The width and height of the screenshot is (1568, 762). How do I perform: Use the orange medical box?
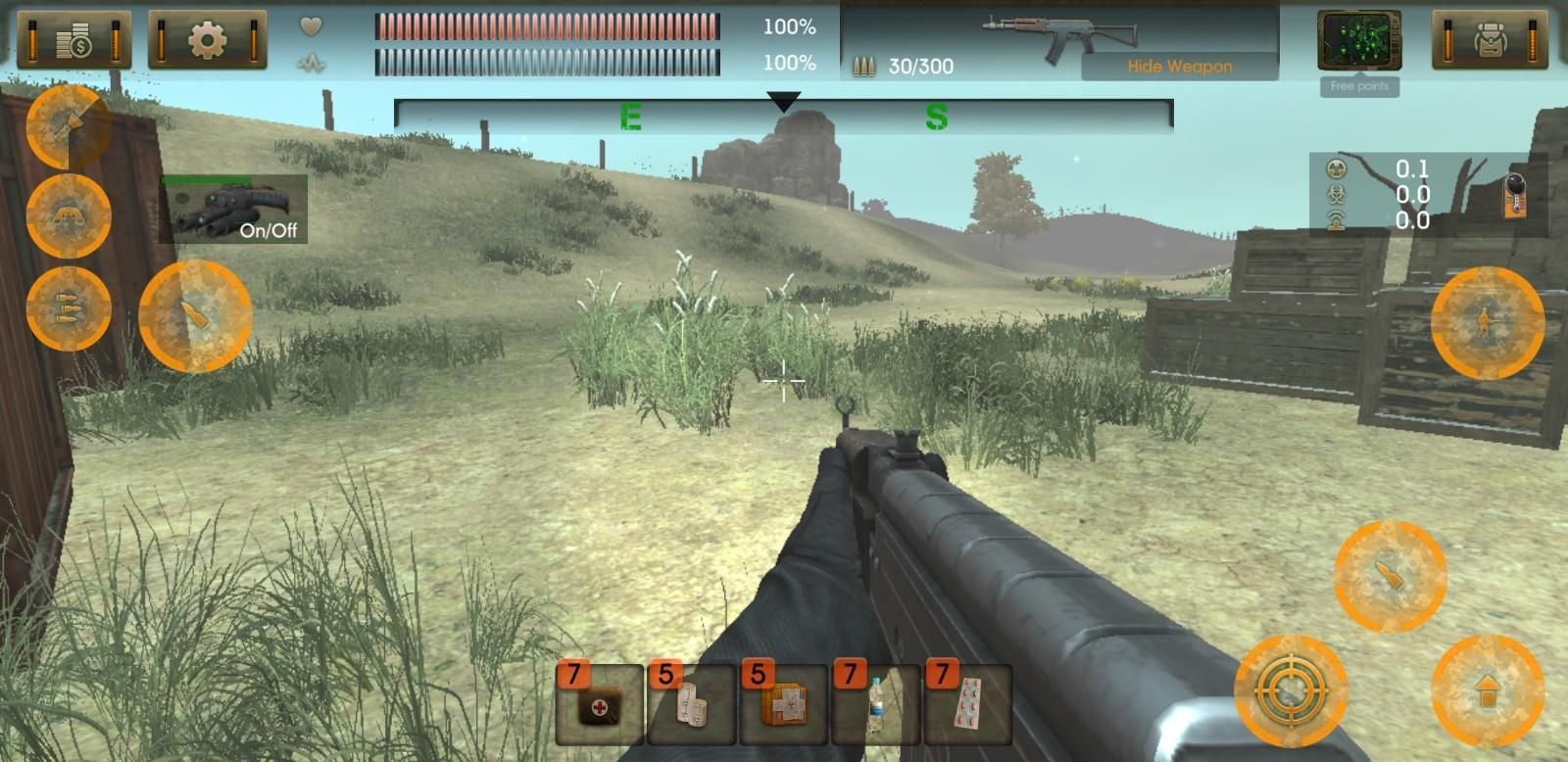783,704
